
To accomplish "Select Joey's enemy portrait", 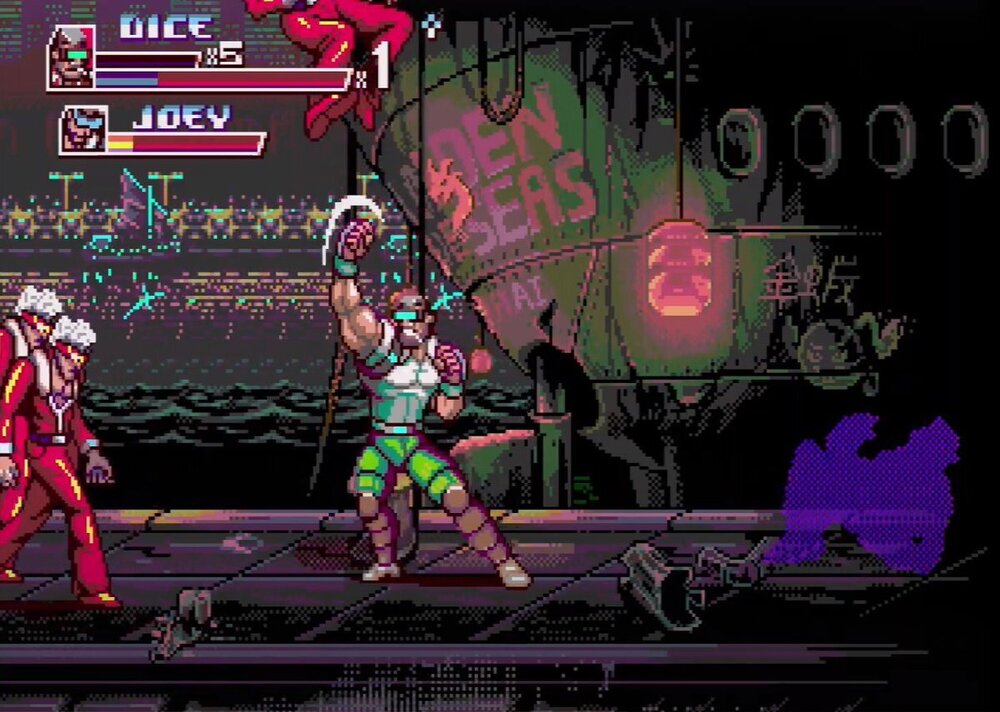I will click(x=83, y=130).
